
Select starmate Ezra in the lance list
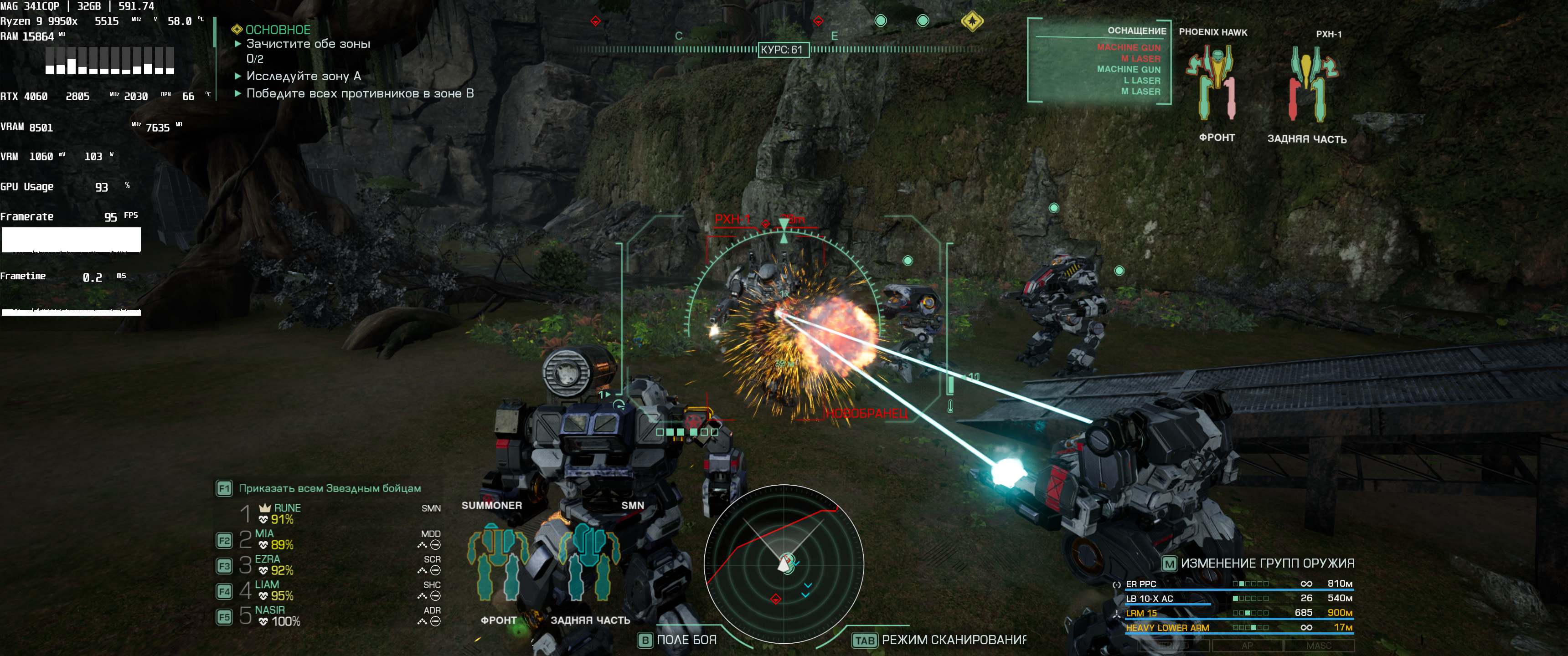coord(267,559)
